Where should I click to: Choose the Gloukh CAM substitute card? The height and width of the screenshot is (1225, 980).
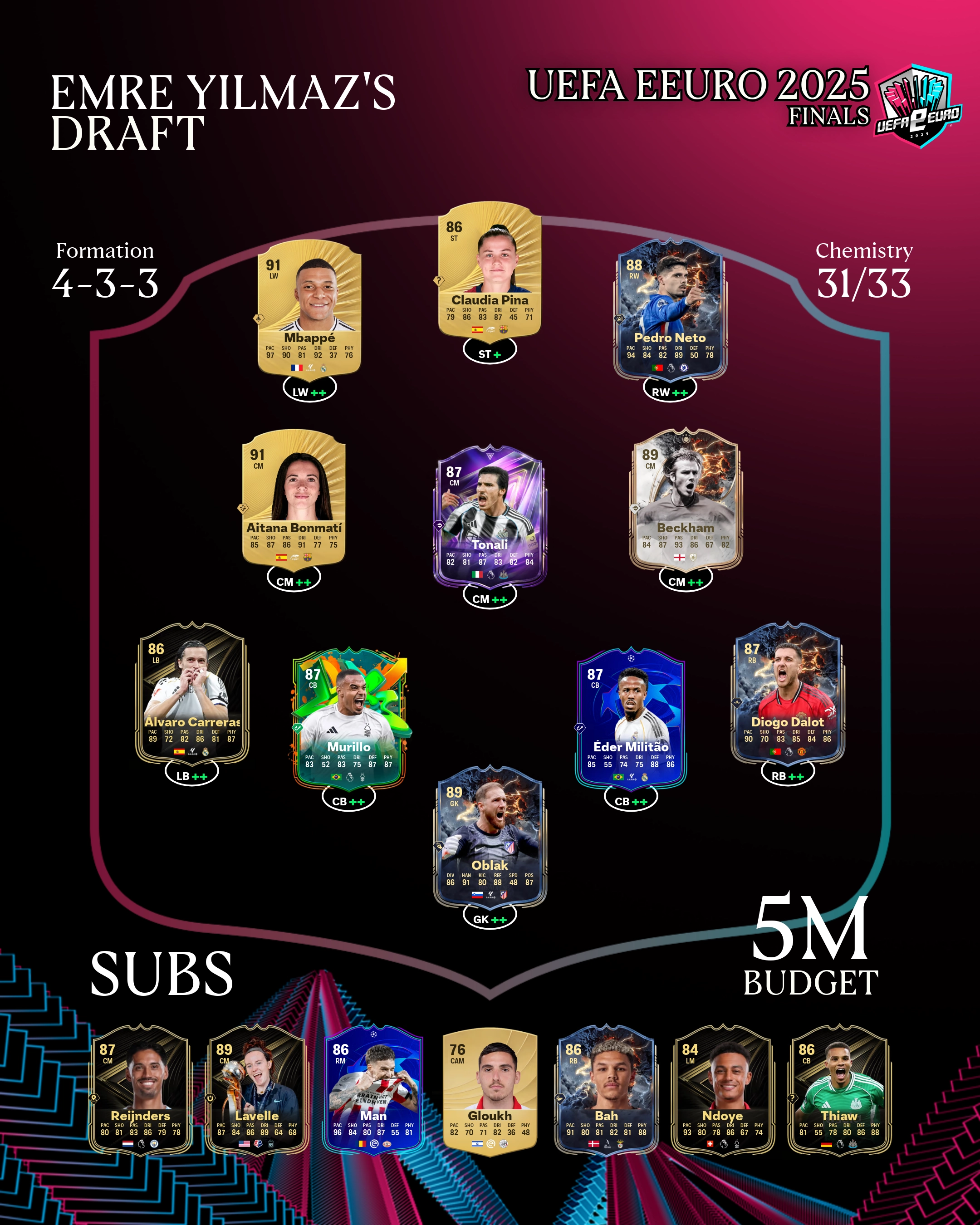coord(490,1090)
